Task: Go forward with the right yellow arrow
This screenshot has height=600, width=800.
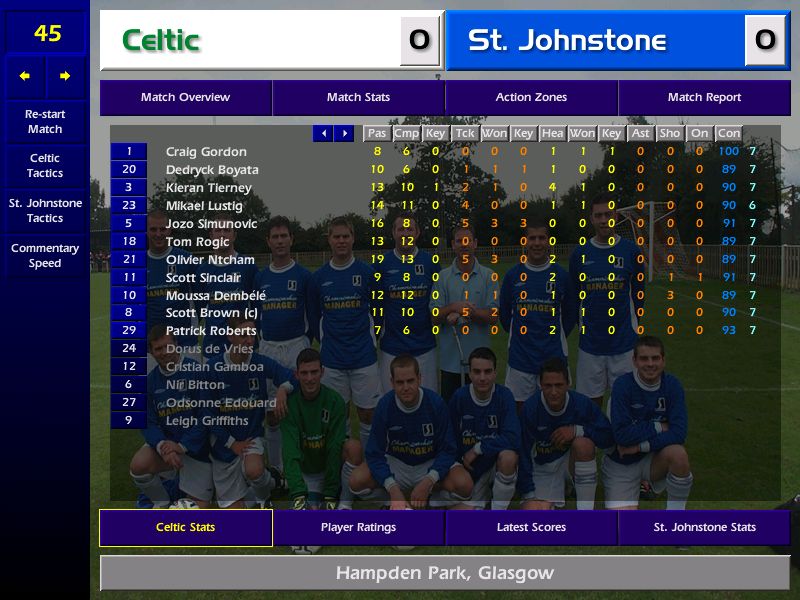Action: point(65,76)
